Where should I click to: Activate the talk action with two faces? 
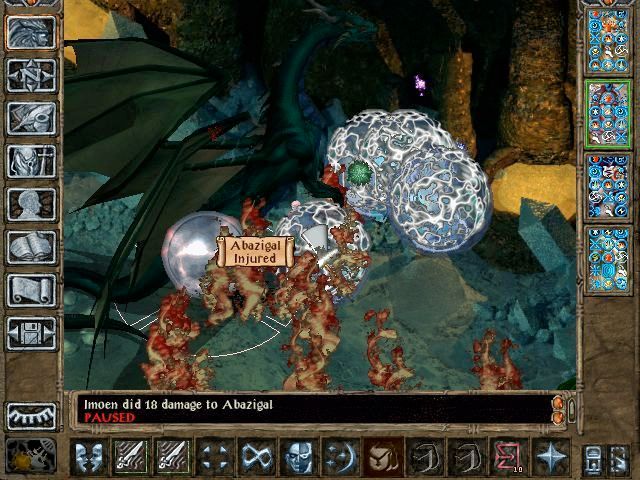[x=90, y=457]
